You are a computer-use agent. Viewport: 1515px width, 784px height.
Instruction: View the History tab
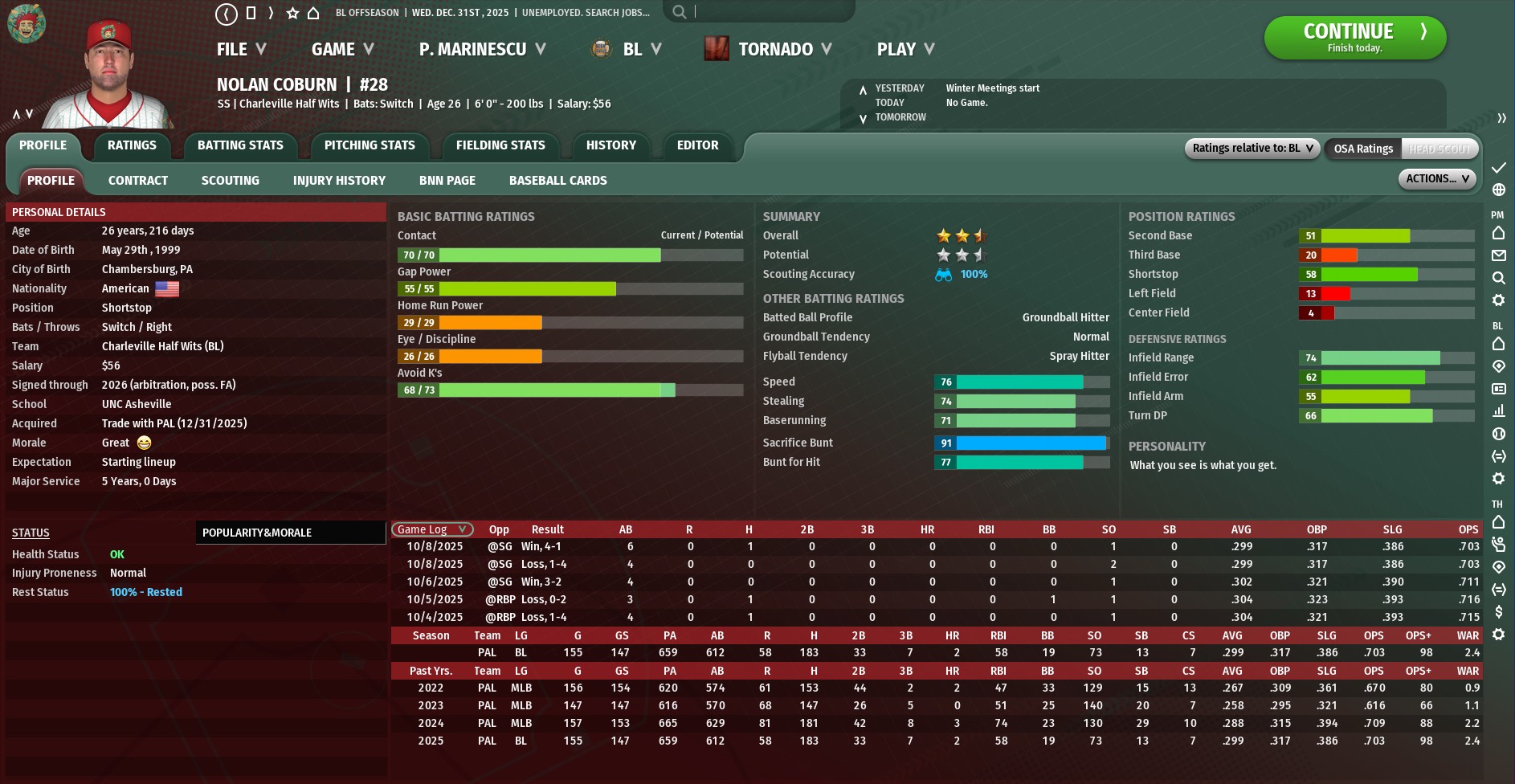tap(610, 145)
